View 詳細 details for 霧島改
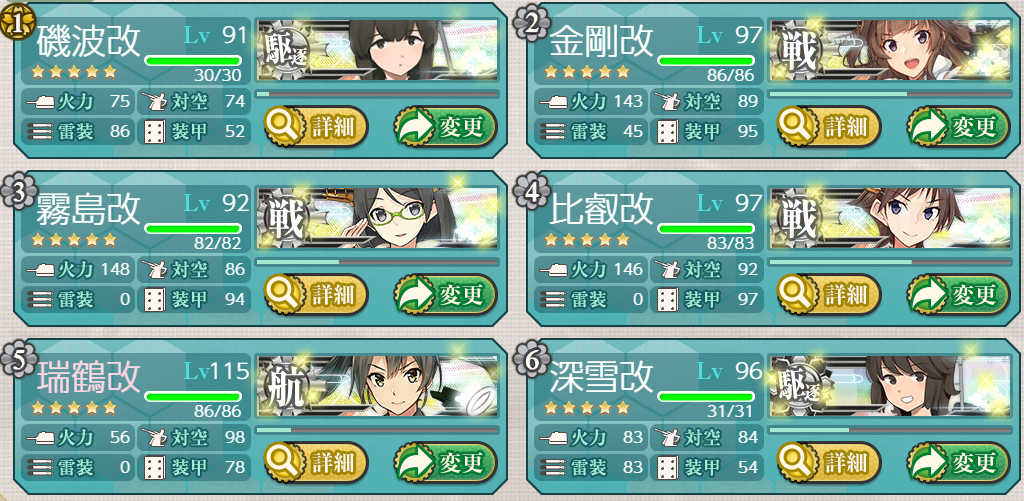Screen dimensions: 1024x501 (x=315, y=294)
